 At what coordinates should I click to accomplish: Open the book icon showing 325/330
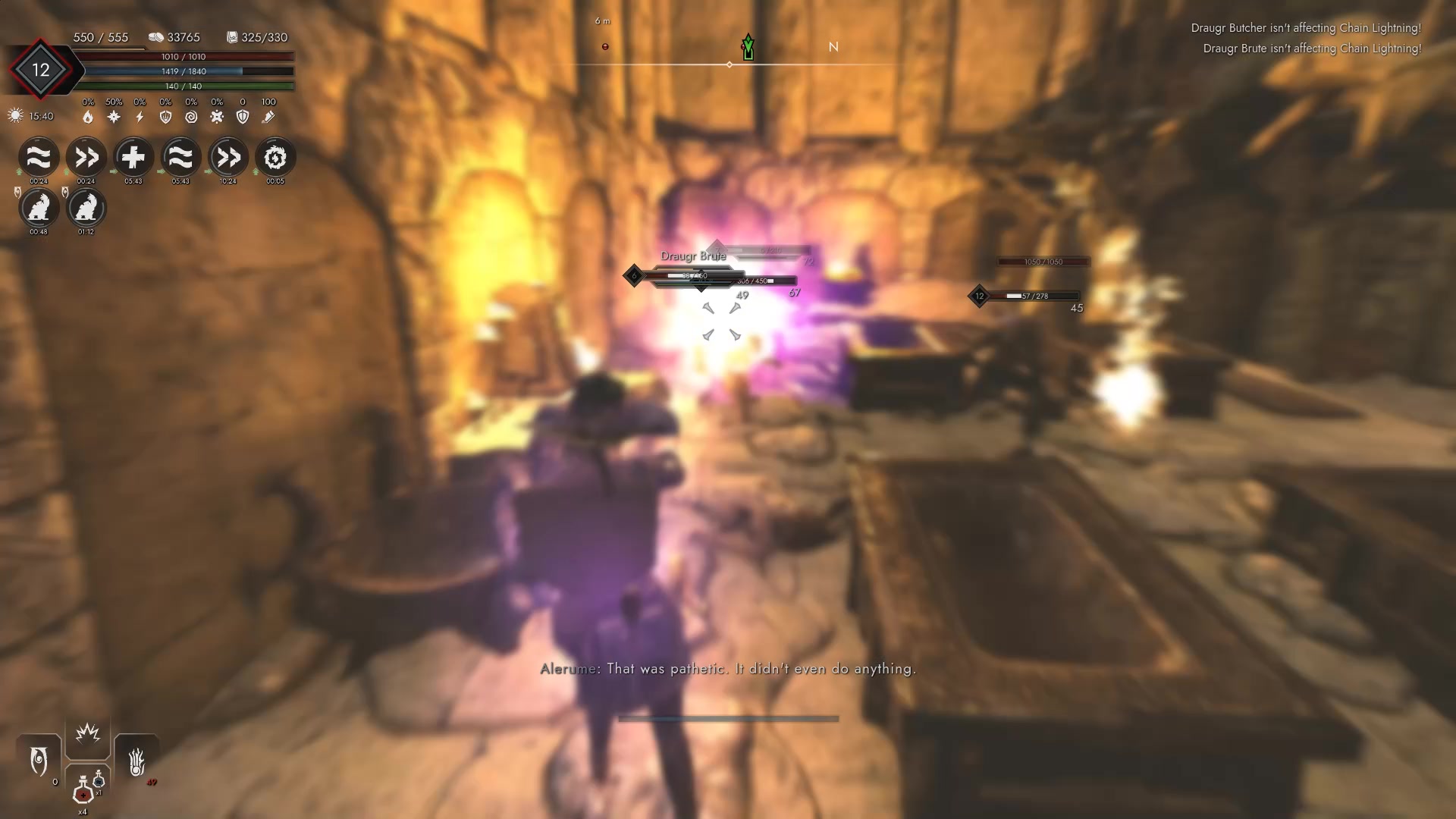click(x=231, y=36)
